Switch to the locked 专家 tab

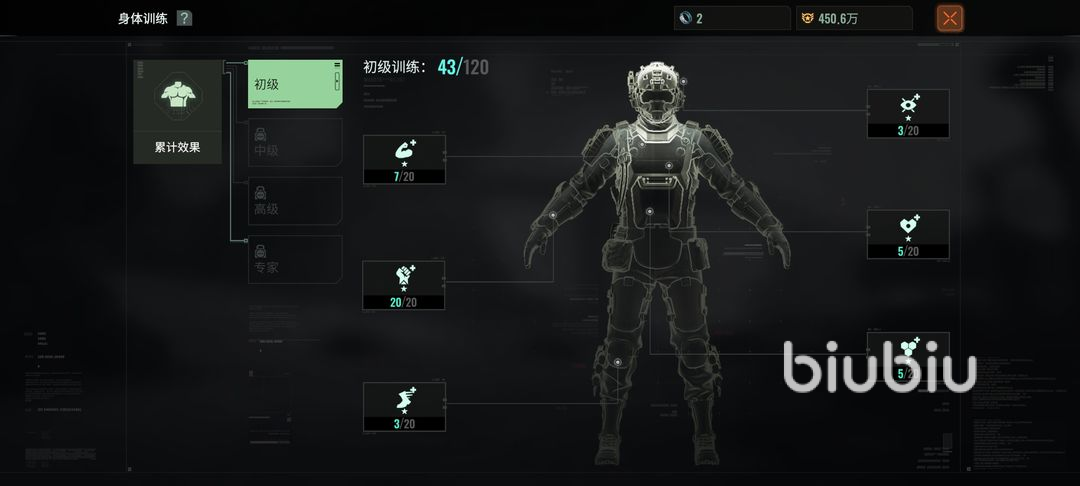tap(295, 259)
